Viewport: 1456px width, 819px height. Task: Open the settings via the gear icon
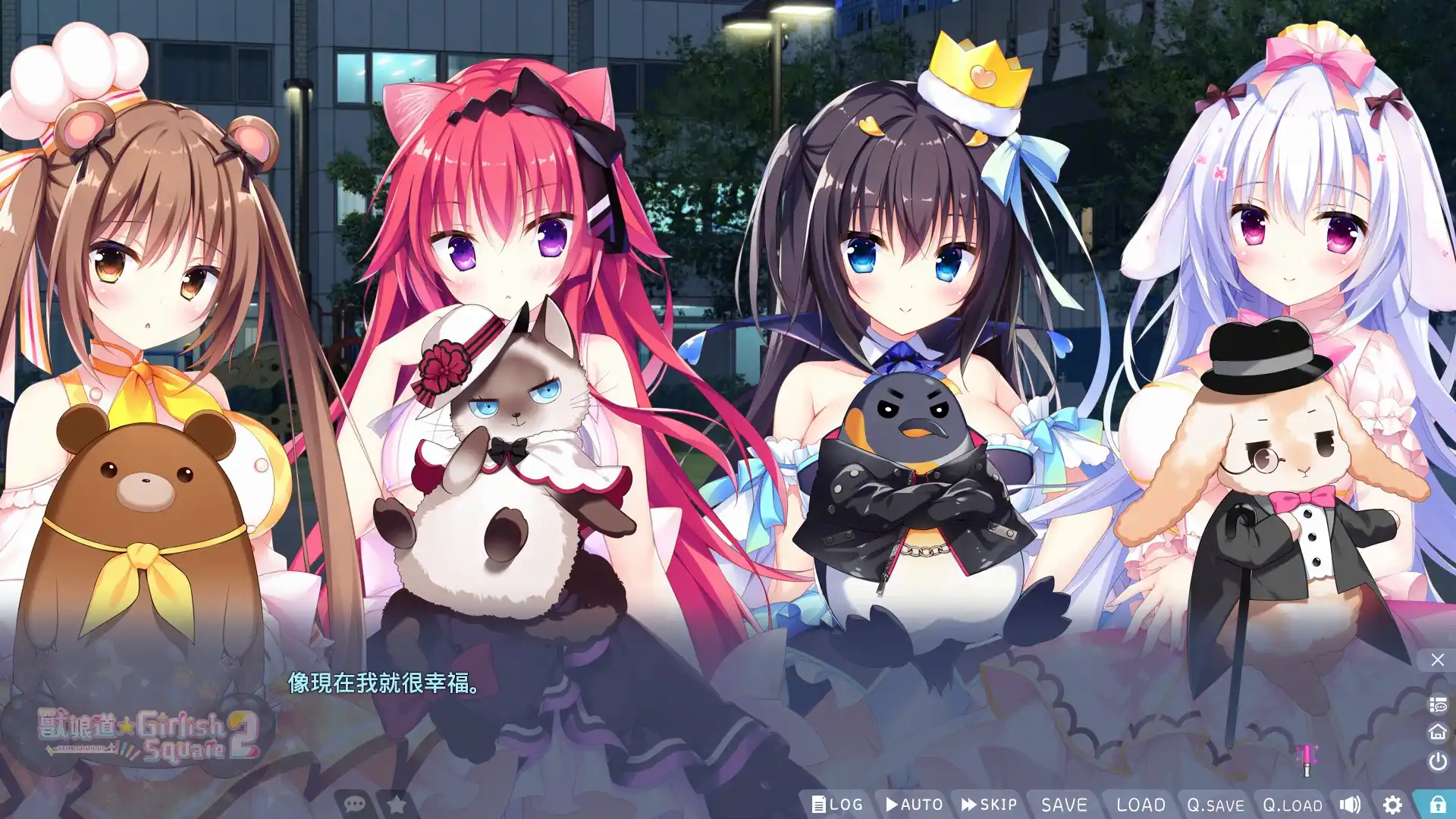tap(1393, 804)
